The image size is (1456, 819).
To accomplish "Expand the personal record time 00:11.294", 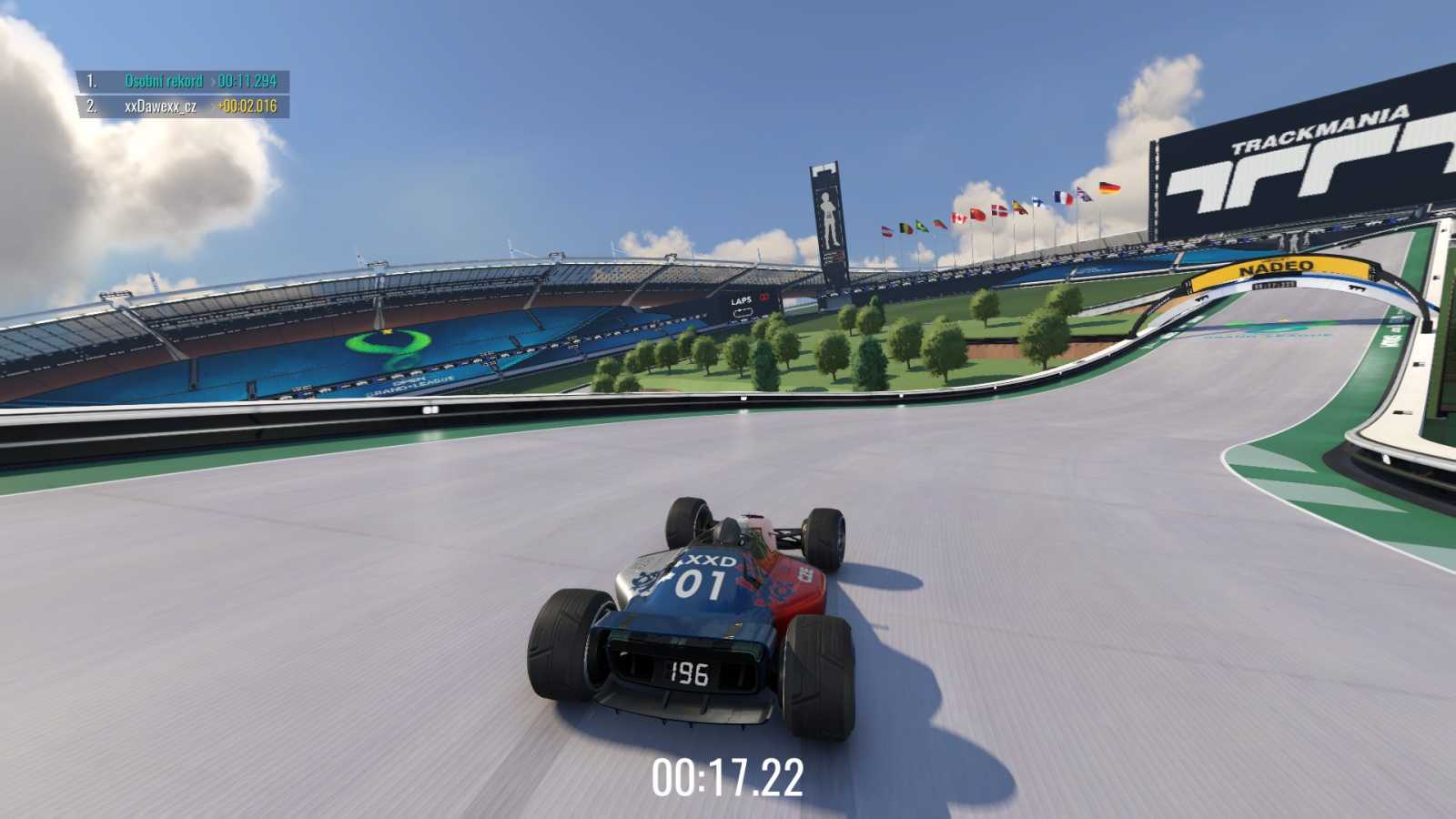I will [x=247, y=80].
